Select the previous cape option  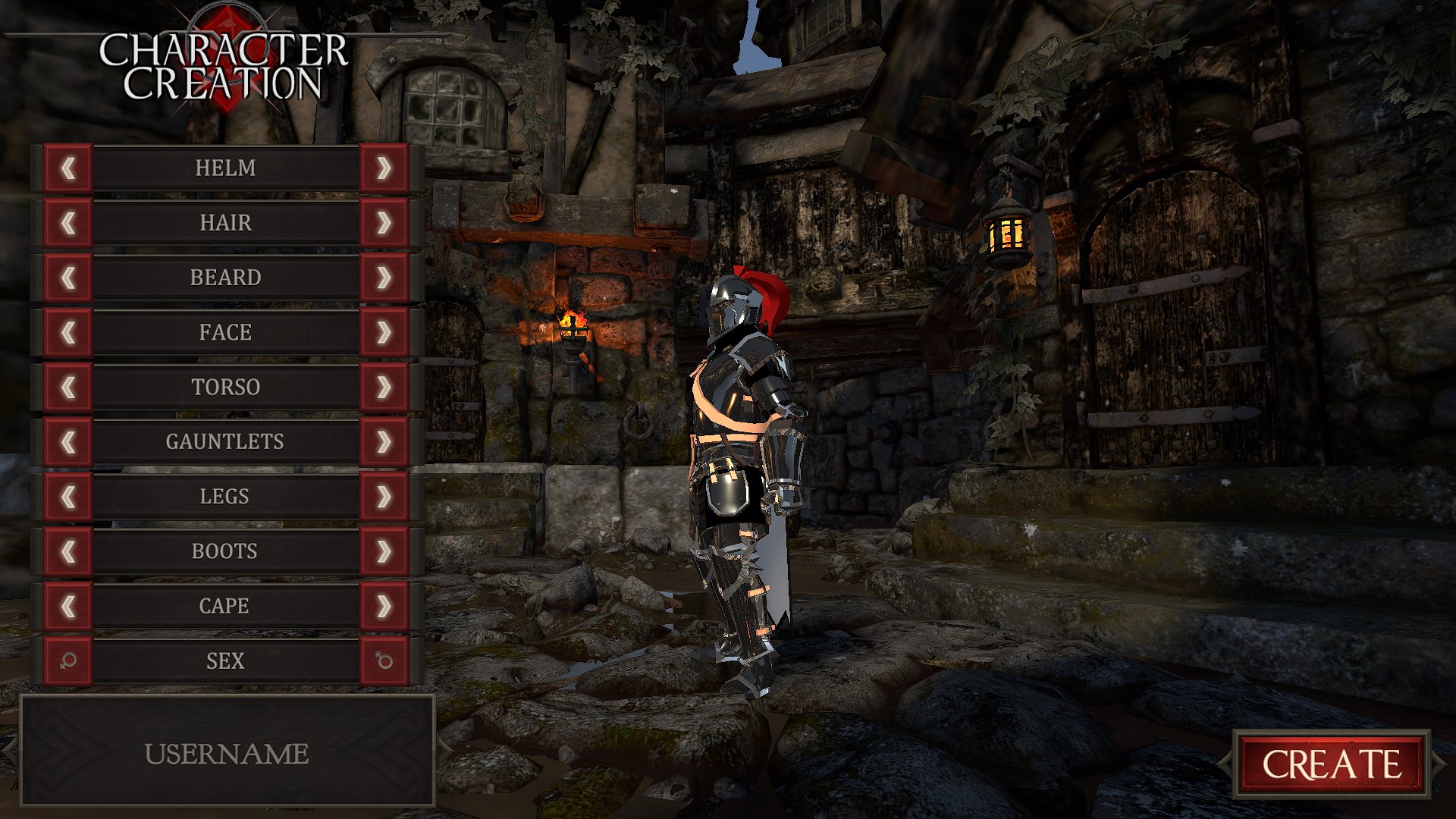68,606
